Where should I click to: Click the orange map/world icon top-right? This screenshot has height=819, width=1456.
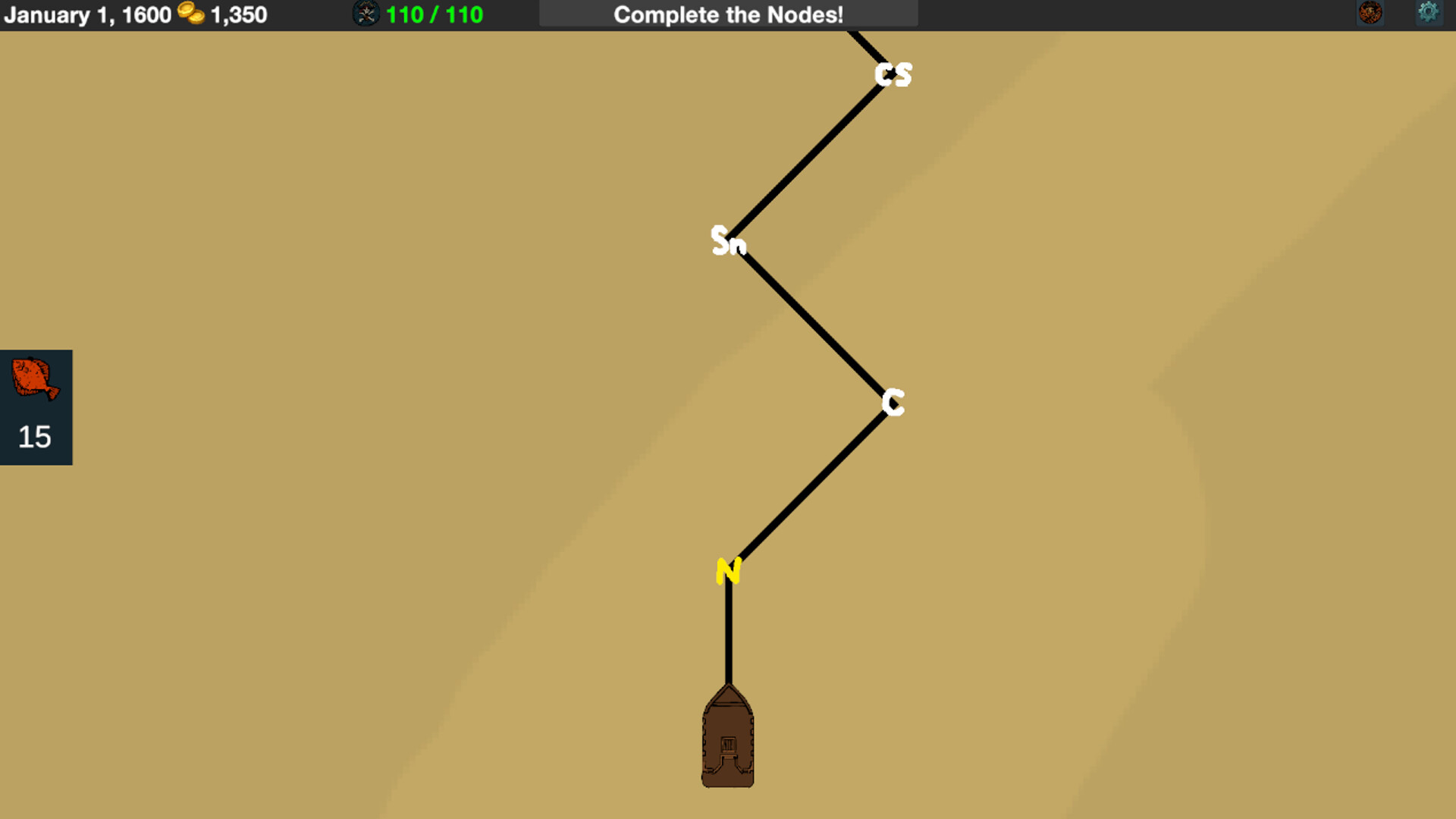pos(1370,13)
